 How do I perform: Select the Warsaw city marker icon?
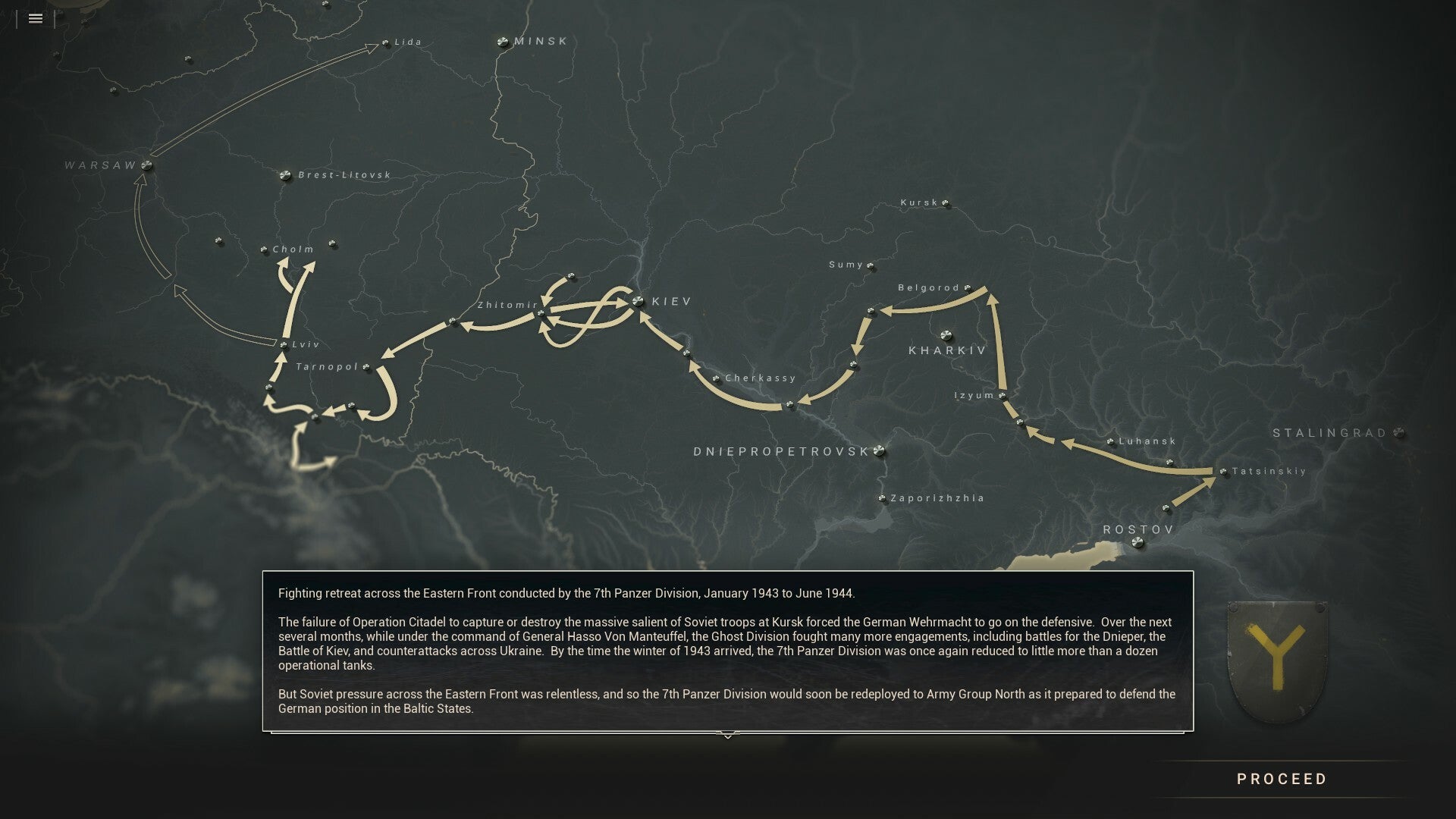coord(146,164)
